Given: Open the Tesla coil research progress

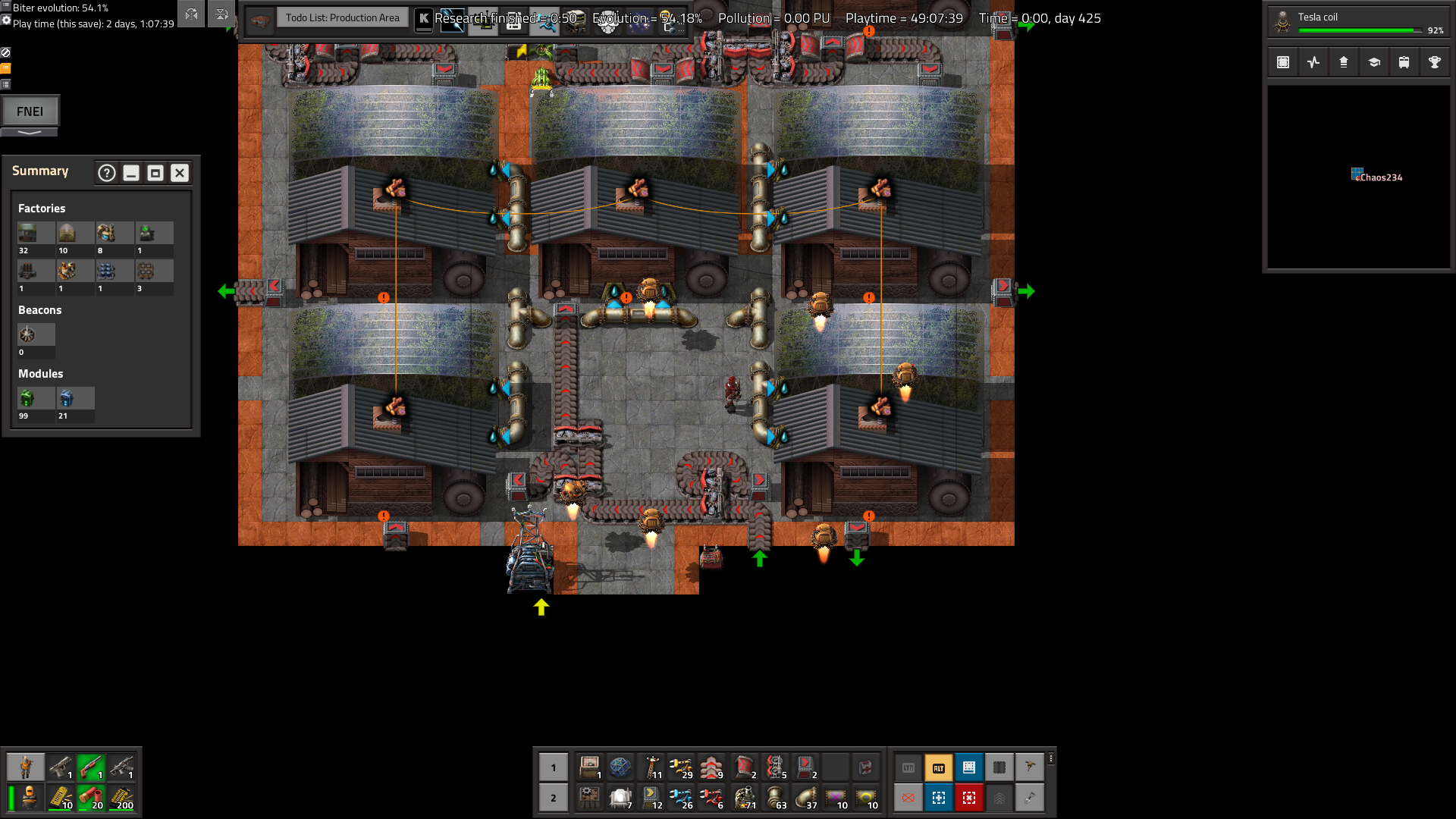Looking at the screenshot, I should click(1357, 23).
